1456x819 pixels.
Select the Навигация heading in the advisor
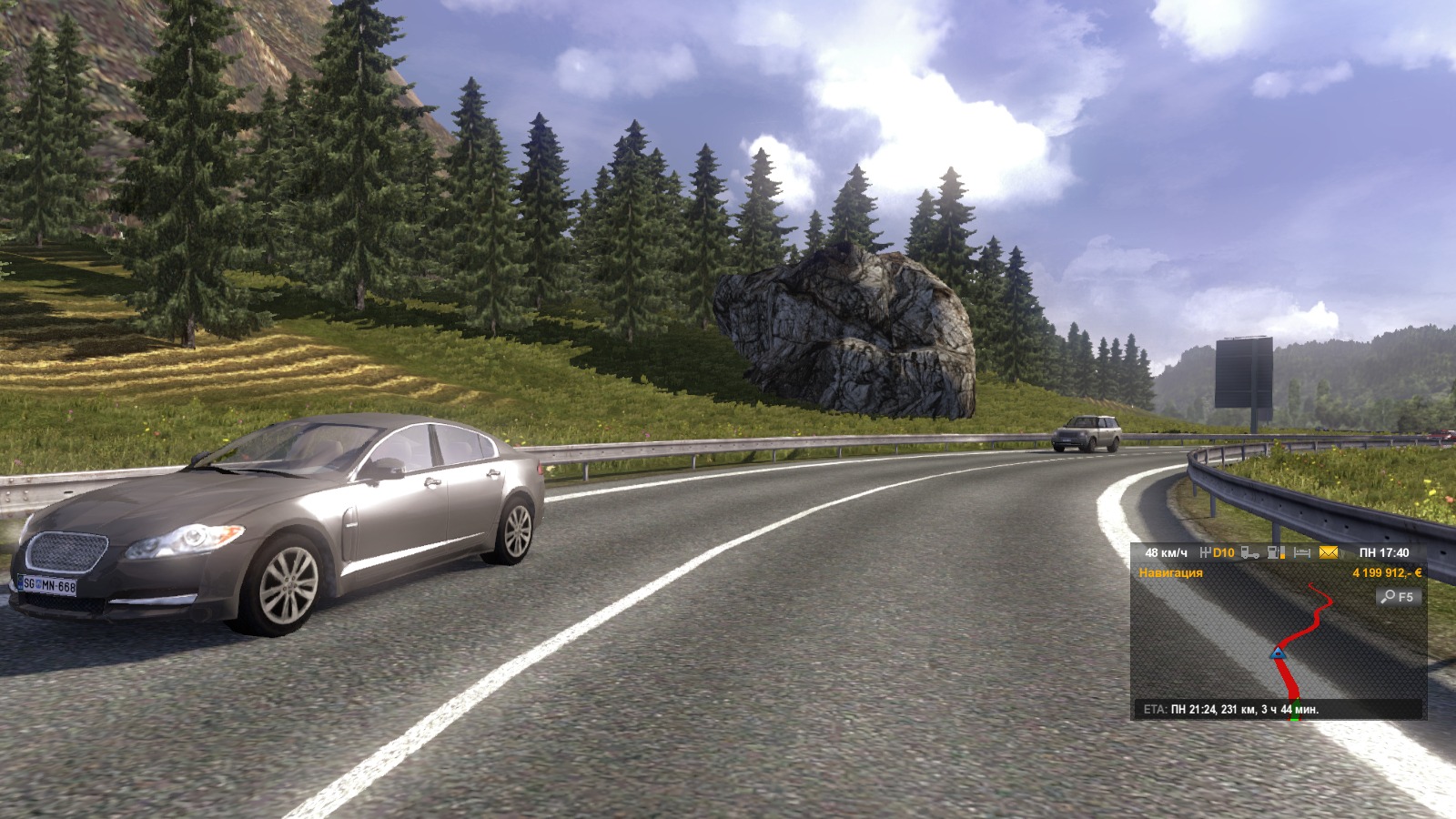point(1170,573)
